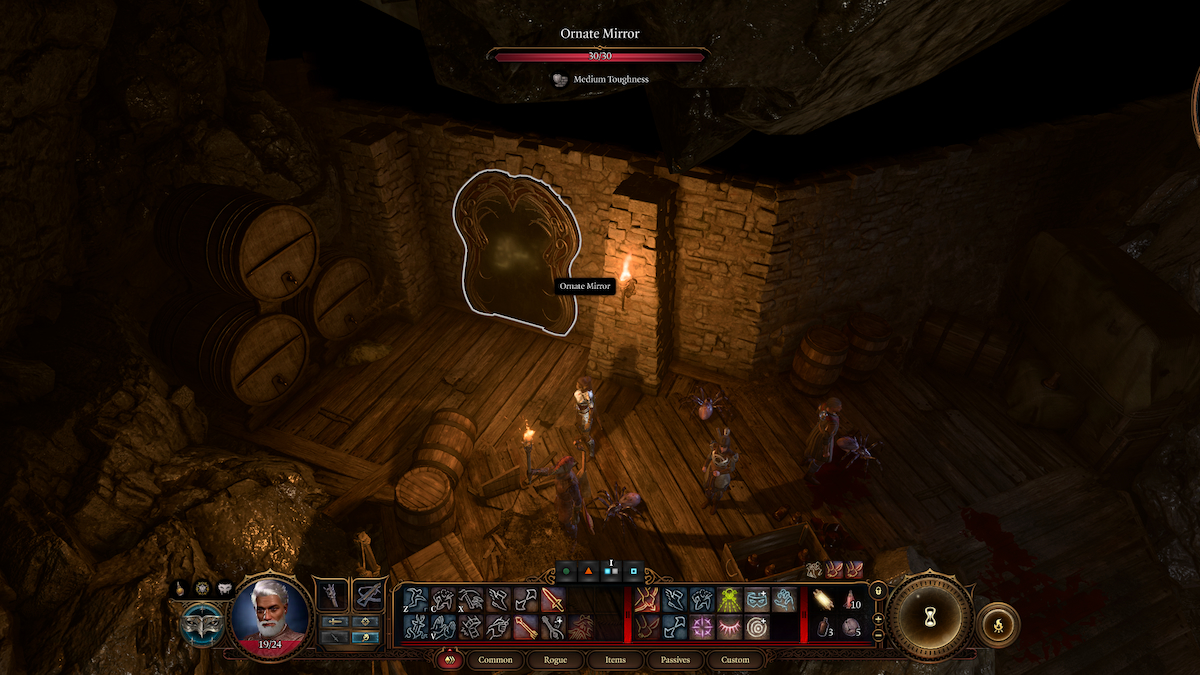This screenshot has height=675, width=1200.
Task: Add a hotbar row with plus button
Action: (x=878, y=618)
